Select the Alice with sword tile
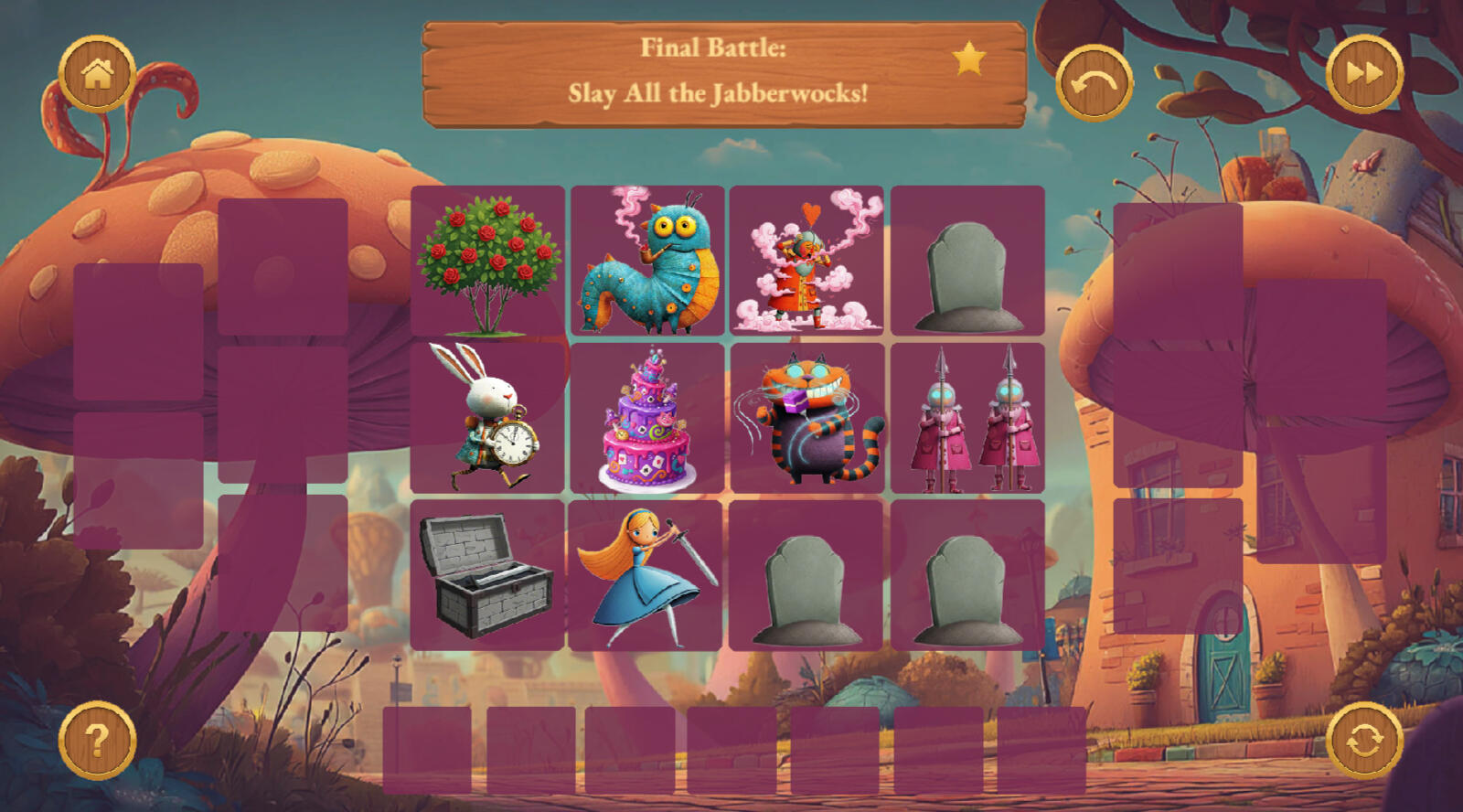Image resolution: width=1463 pixels, height=812 pixels. point(646,575)
